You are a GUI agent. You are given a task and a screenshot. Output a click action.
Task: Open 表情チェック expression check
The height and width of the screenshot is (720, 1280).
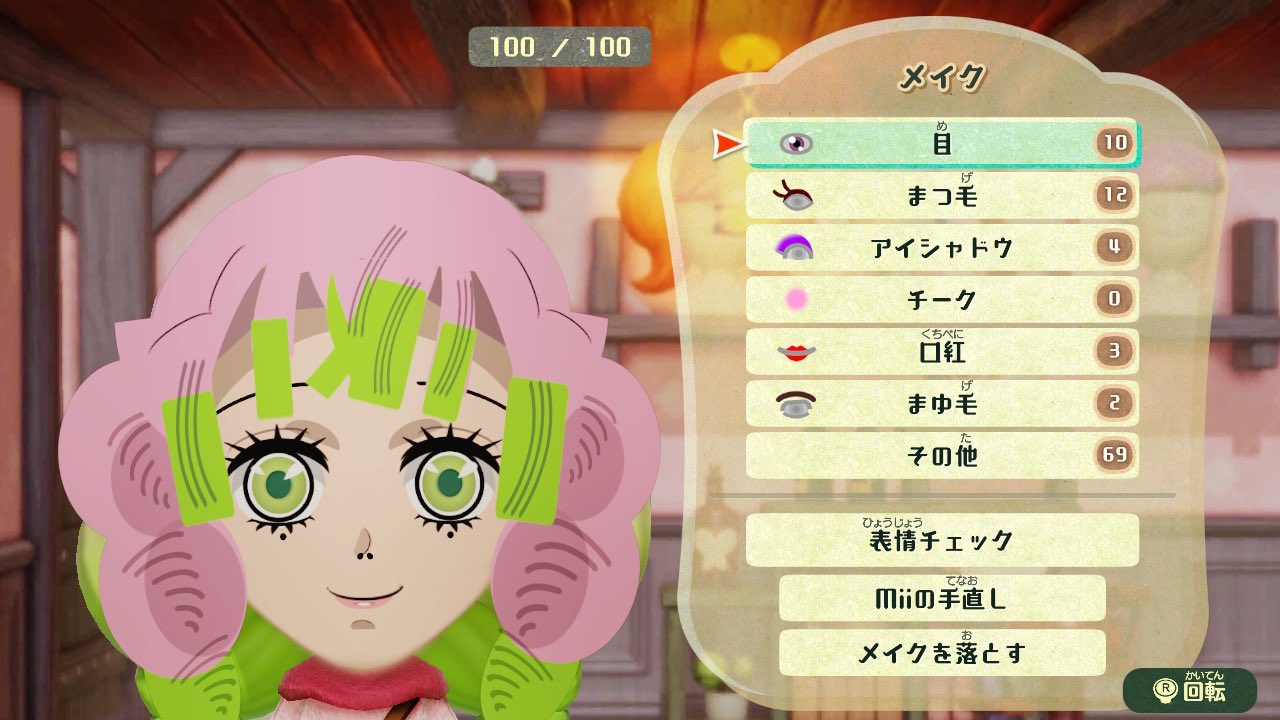(940, 540)
